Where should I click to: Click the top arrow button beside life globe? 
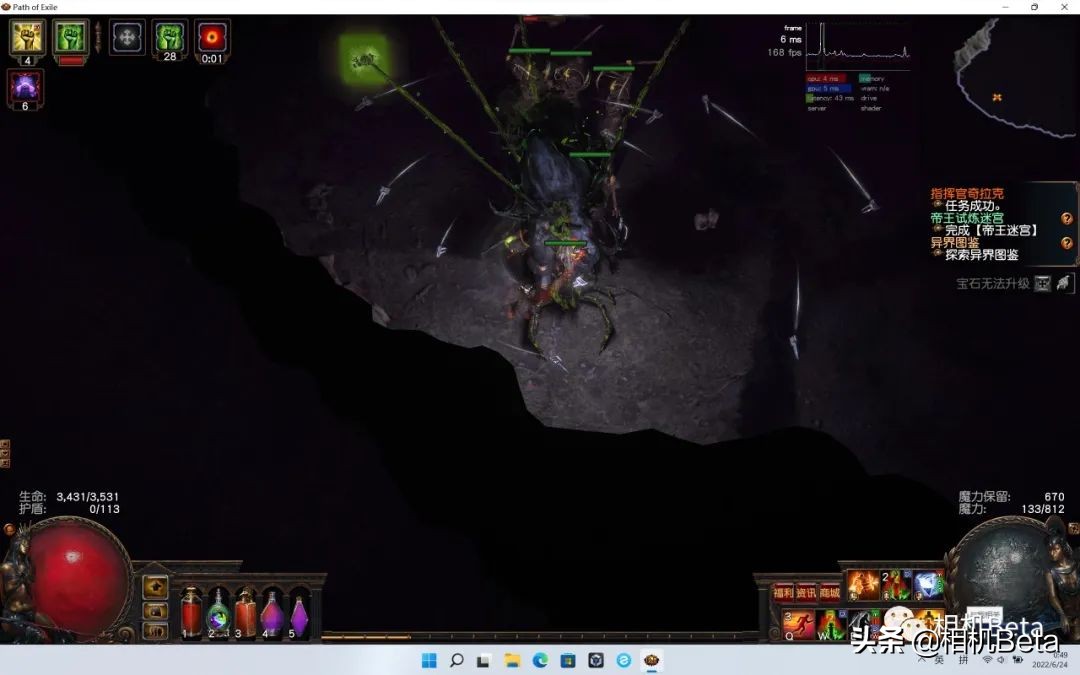click(x=155, y=587)
